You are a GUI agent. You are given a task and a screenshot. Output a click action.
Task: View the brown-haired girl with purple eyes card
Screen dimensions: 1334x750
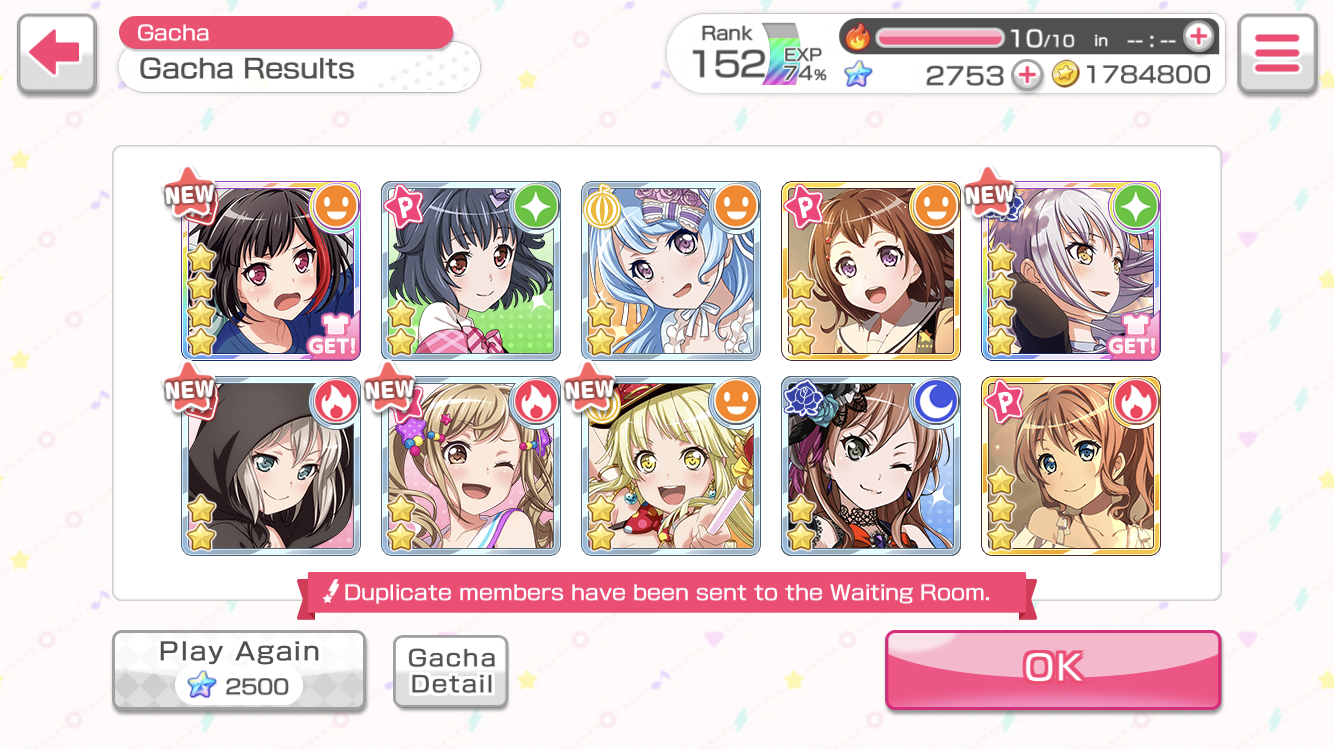[x=871, y=271]
